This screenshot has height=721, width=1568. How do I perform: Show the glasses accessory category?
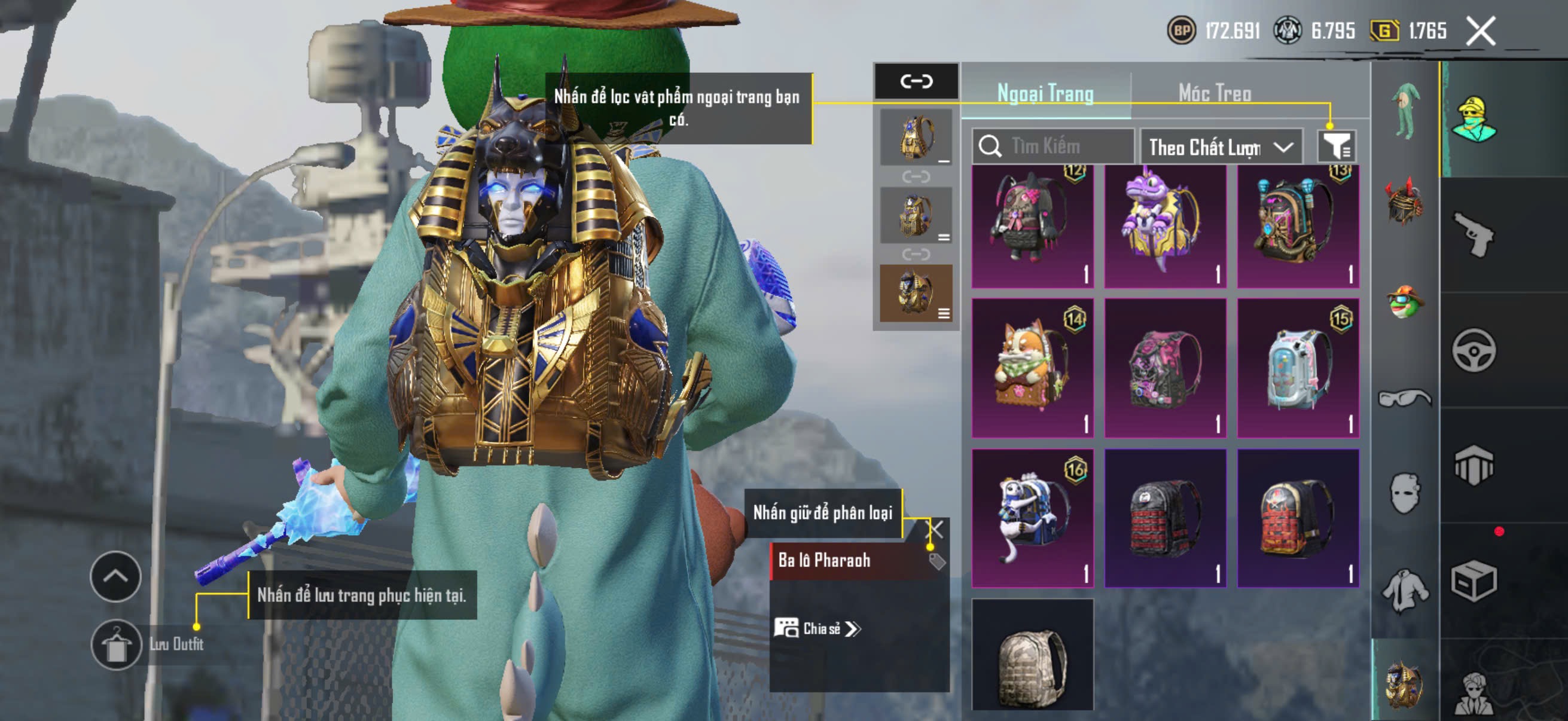[x=1404, y=399]
